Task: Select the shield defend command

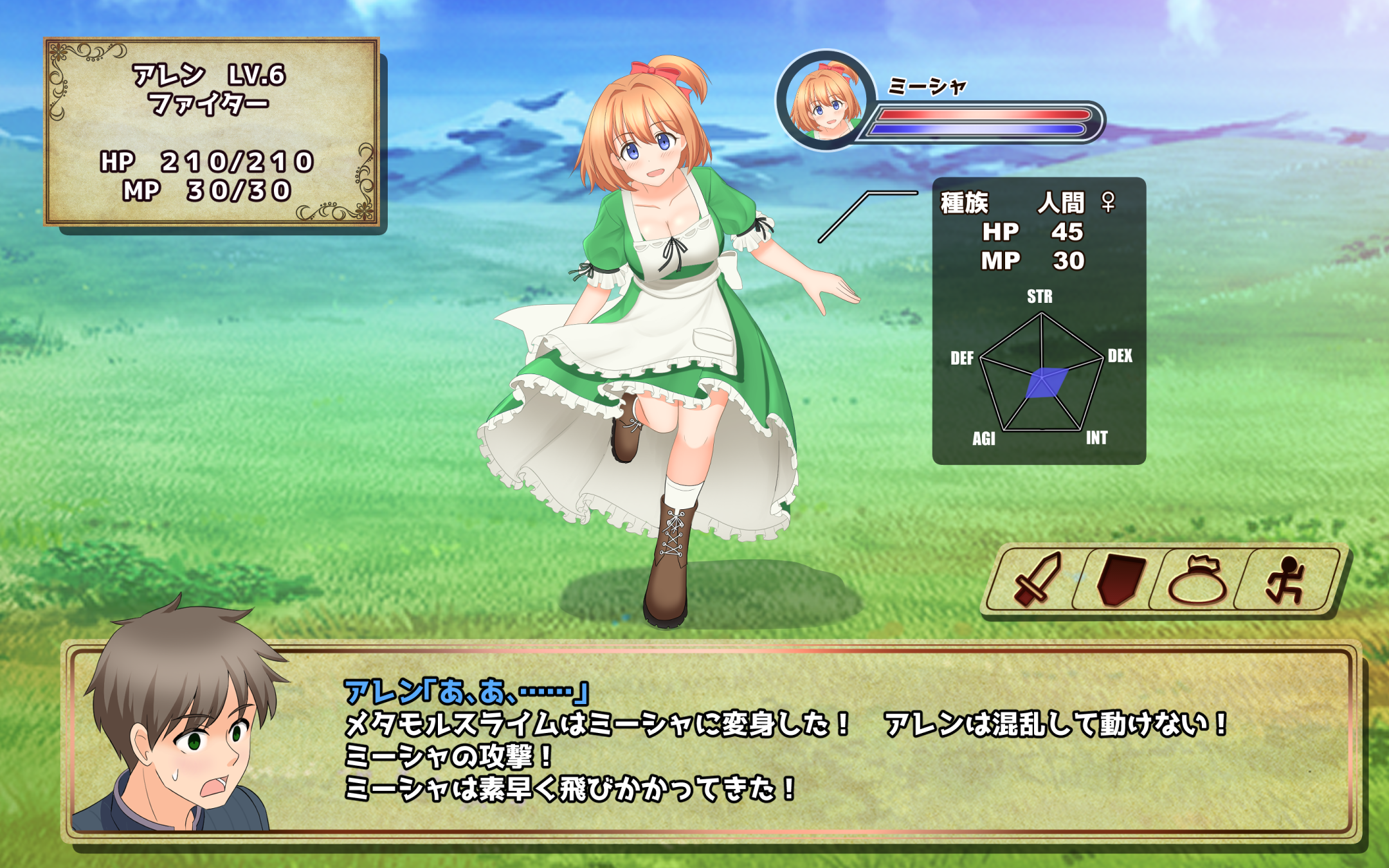Action: click(x=1120, y=579)
